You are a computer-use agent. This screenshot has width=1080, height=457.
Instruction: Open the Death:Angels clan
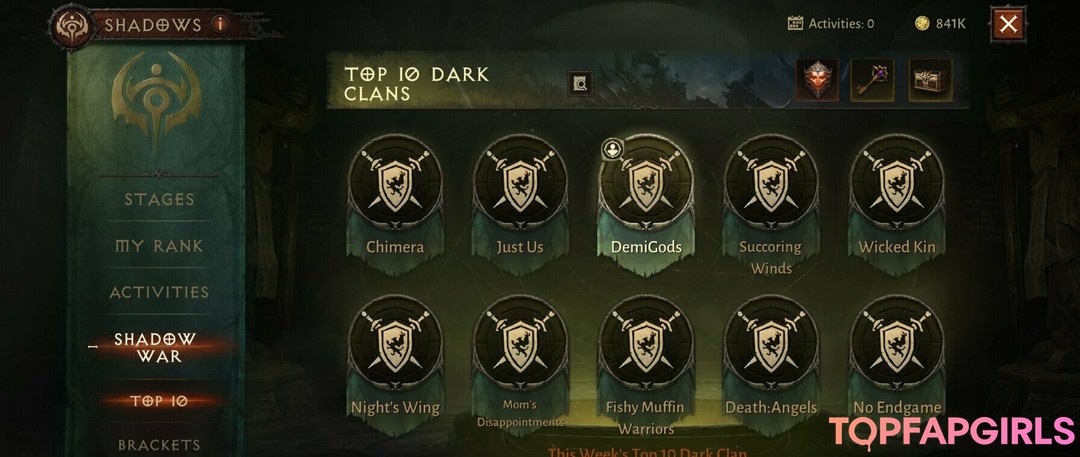pyautogui.click(x=770, y=346)
